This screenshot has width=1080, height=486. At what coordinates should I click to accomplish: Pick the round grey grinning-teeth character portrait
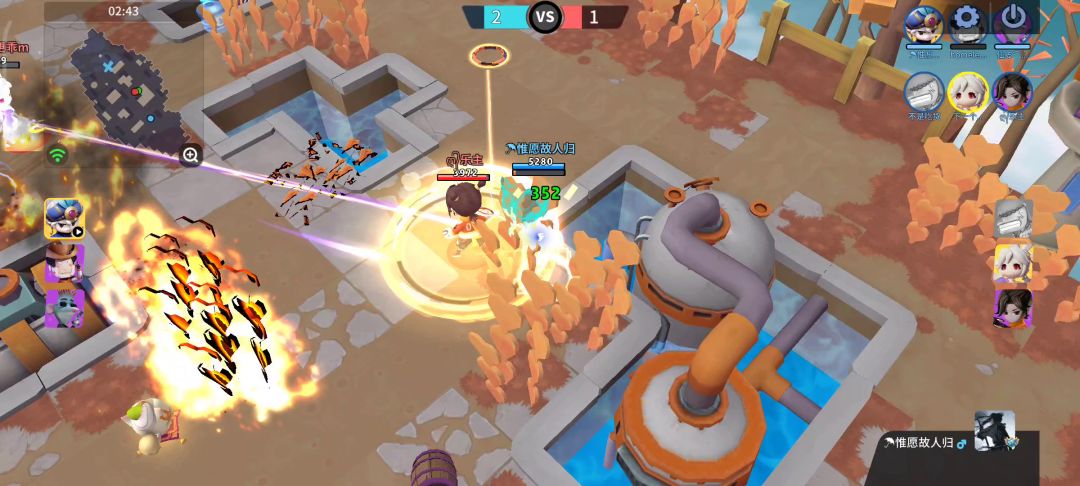[923, 91]
